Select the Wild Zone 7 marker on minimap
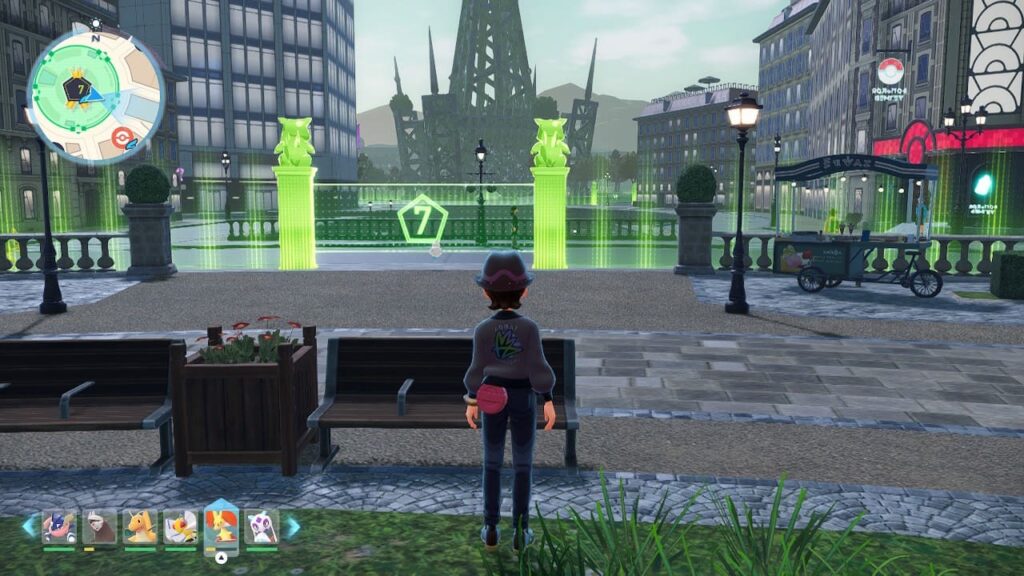The height and width of the screenshot is (576, 1024). pos(76,90)
